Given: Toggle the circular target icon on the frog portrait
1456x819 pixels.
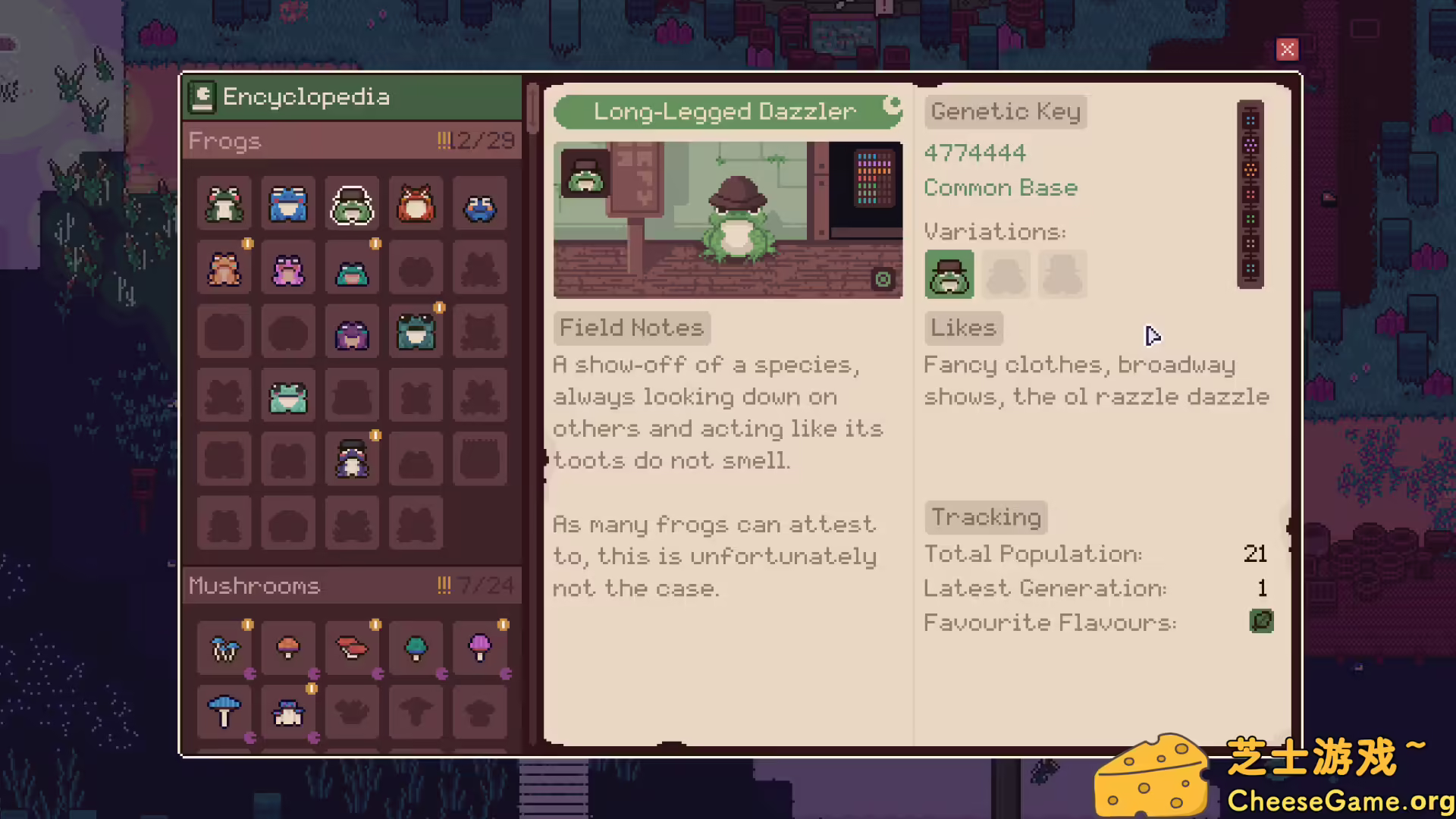Looking at the screenshot, I should (883, 279).
